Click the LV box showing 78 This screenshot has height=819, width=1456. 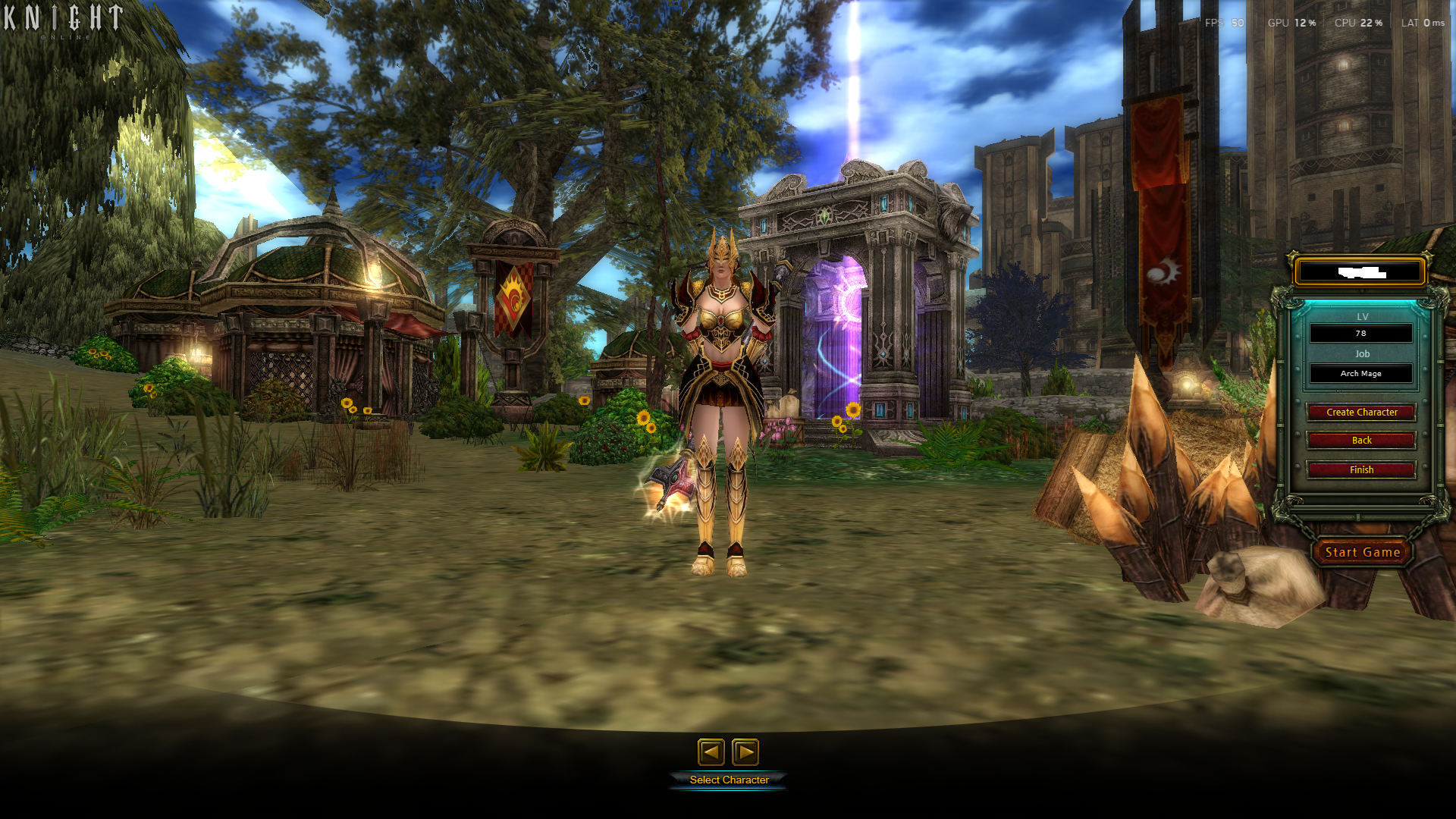pos(1360,333)
